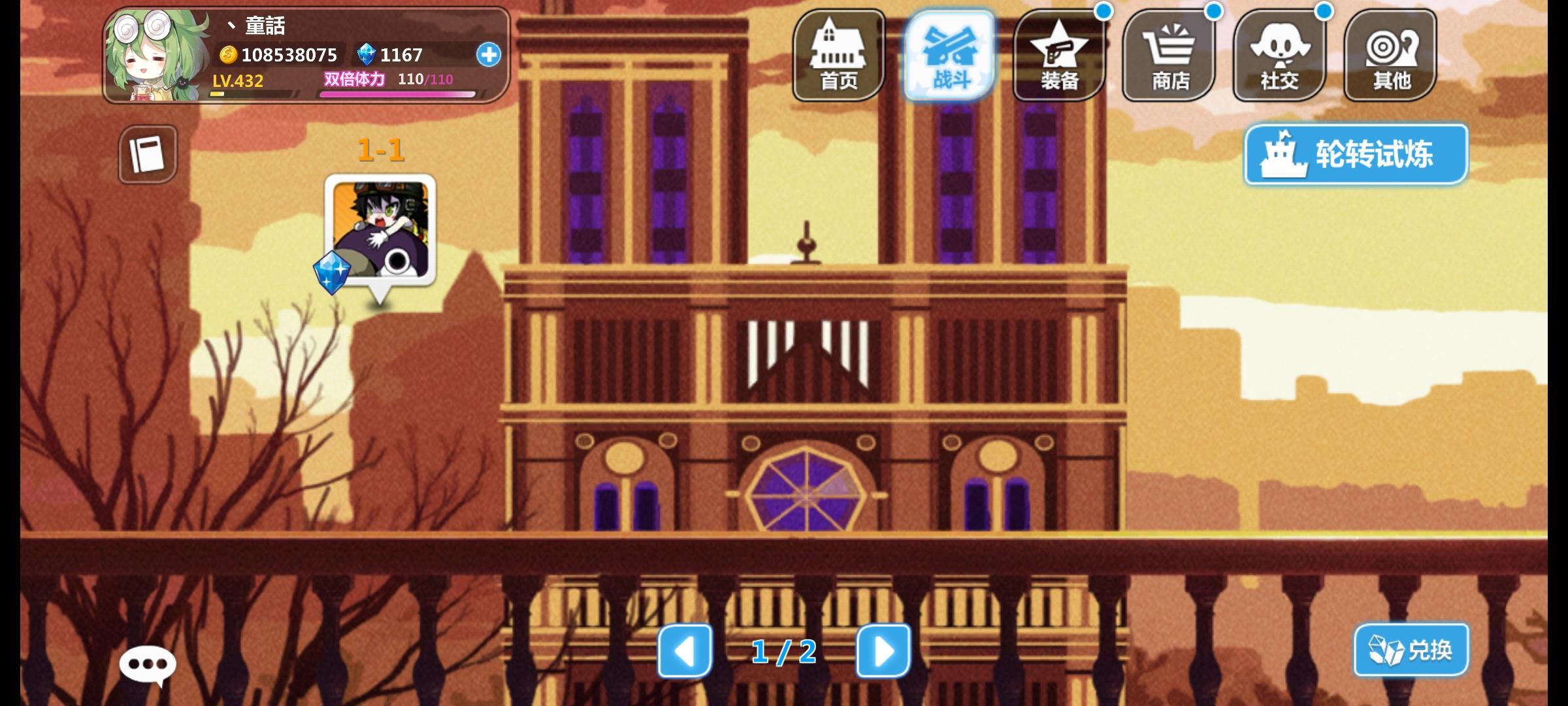Open the 其他 other menu icon
The image size is (1568, 706).
point(1388,56)
